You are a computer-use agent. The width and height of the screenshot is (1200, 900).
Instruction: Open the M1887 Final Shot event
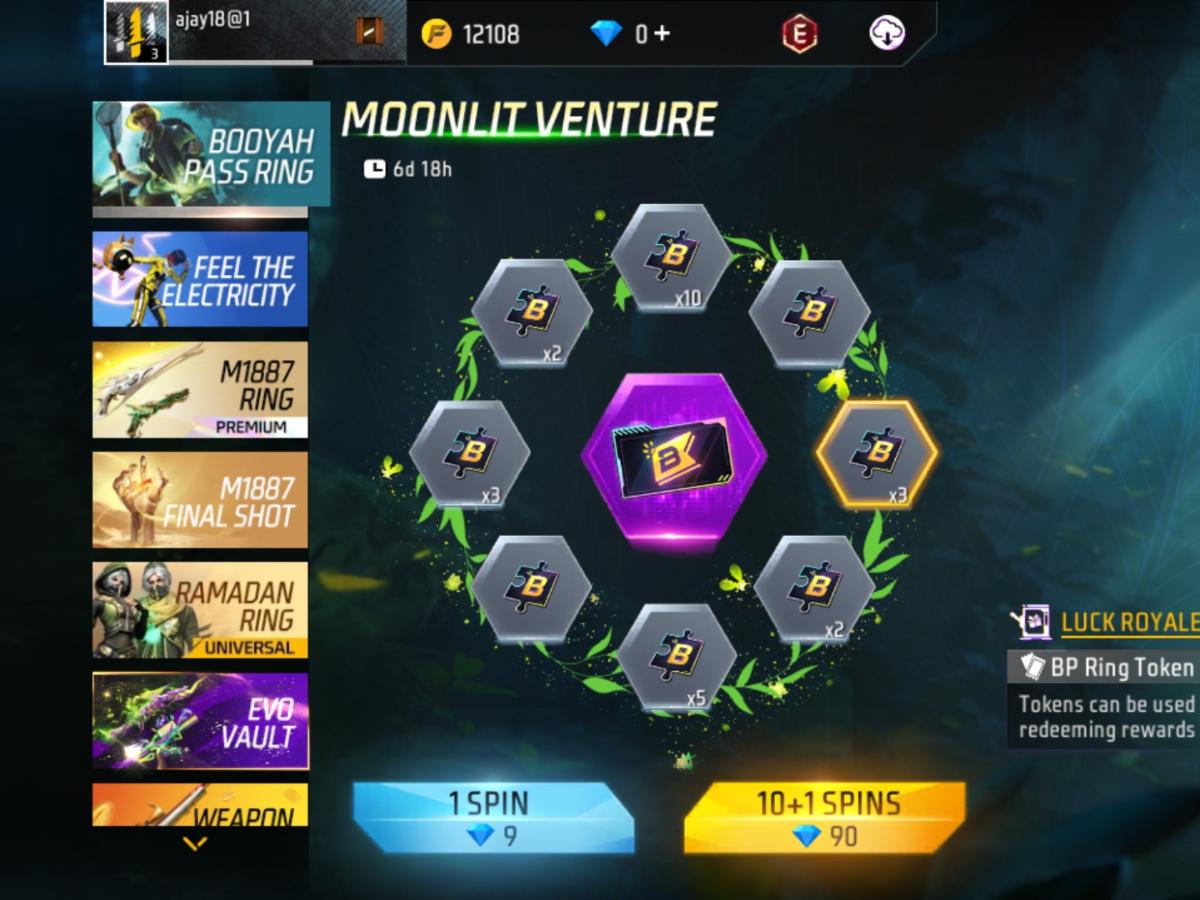[200, 500]
